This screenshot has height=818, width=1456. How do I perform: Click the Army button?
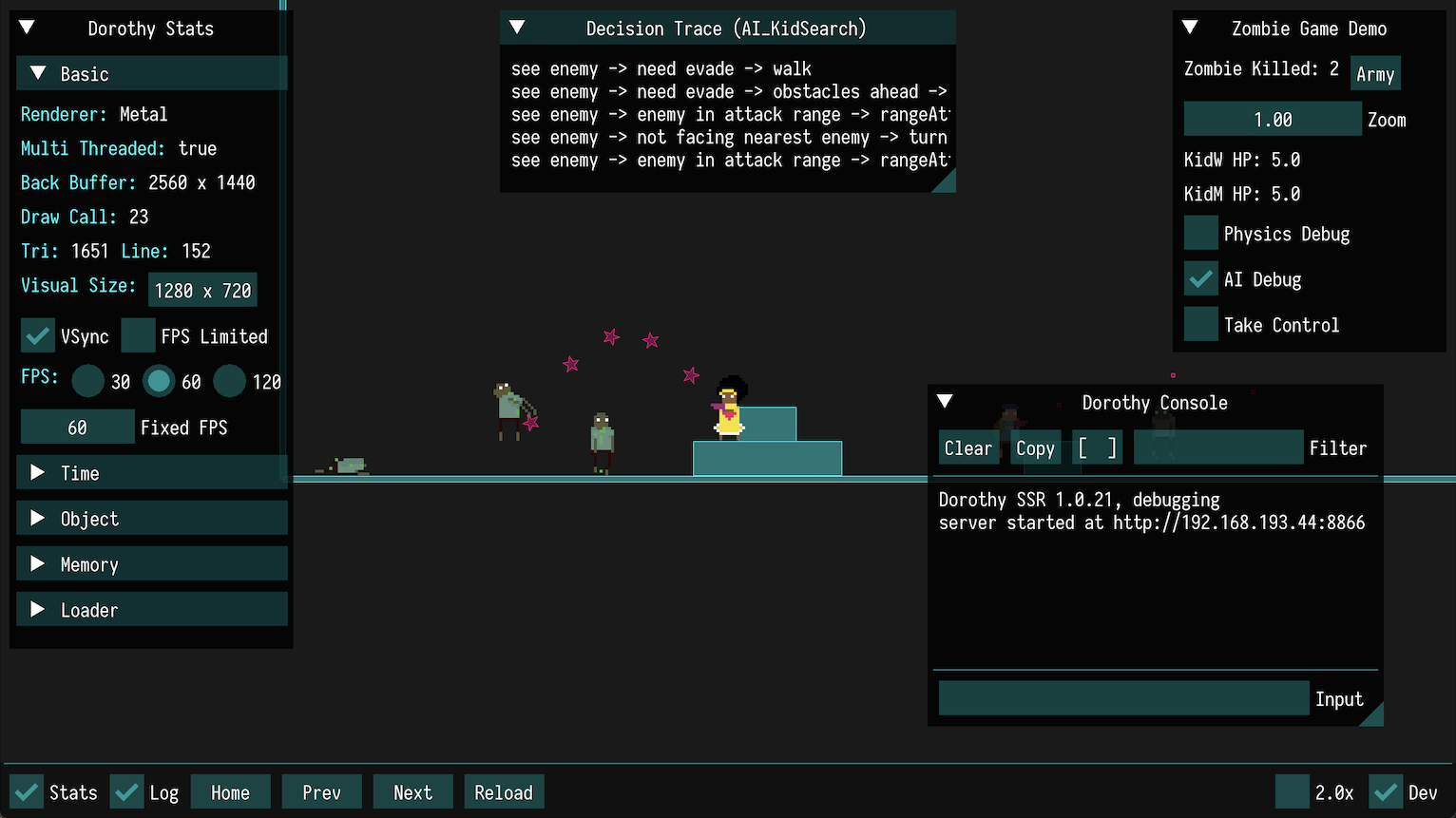[1375, 74]
